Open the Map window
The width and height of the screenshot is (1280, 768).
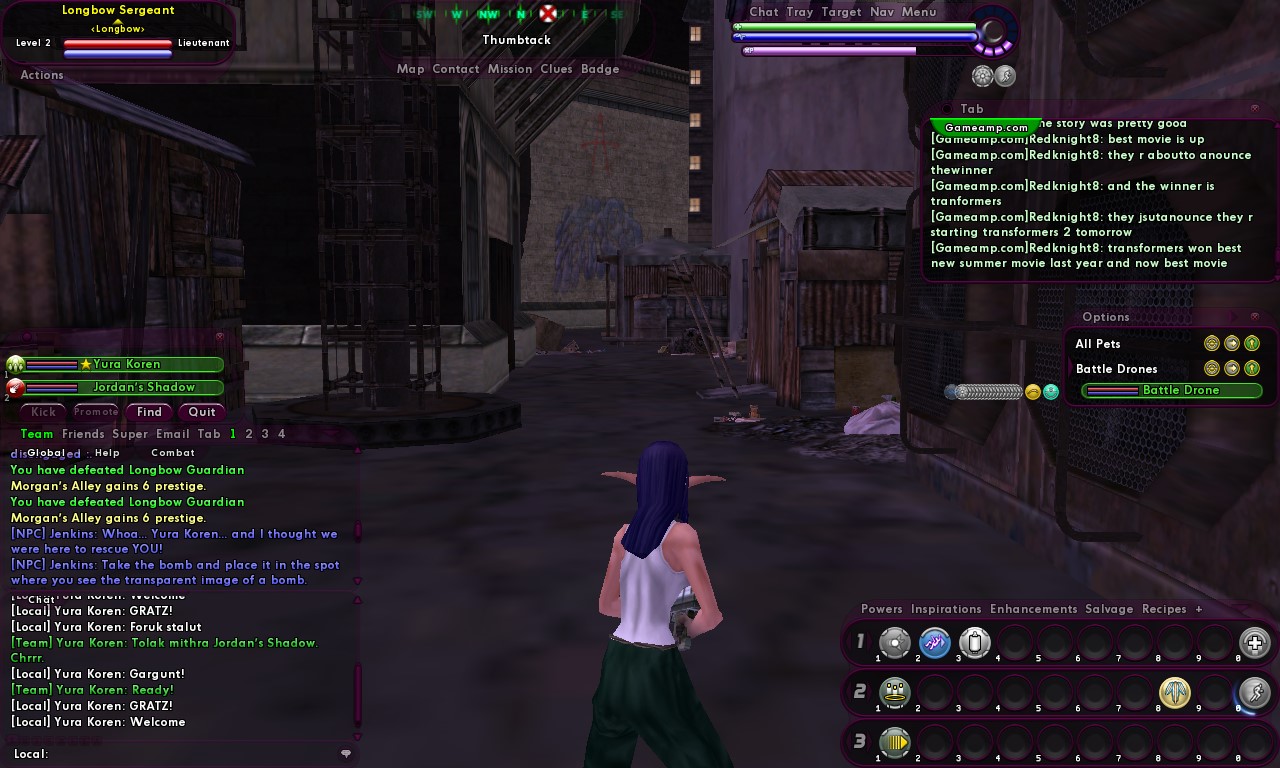tap(410, 69)
